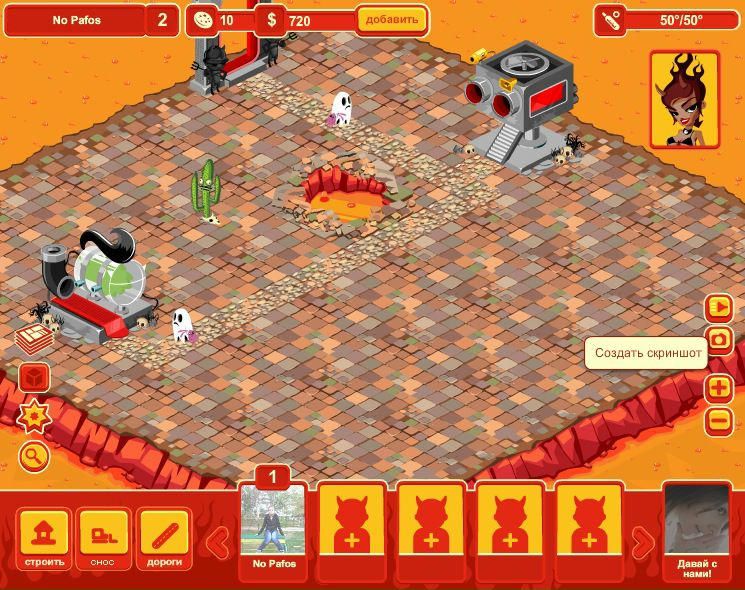745x590 pixels.
Task: Take a screenshot with the camera button
Action: [x=718, y=340]
